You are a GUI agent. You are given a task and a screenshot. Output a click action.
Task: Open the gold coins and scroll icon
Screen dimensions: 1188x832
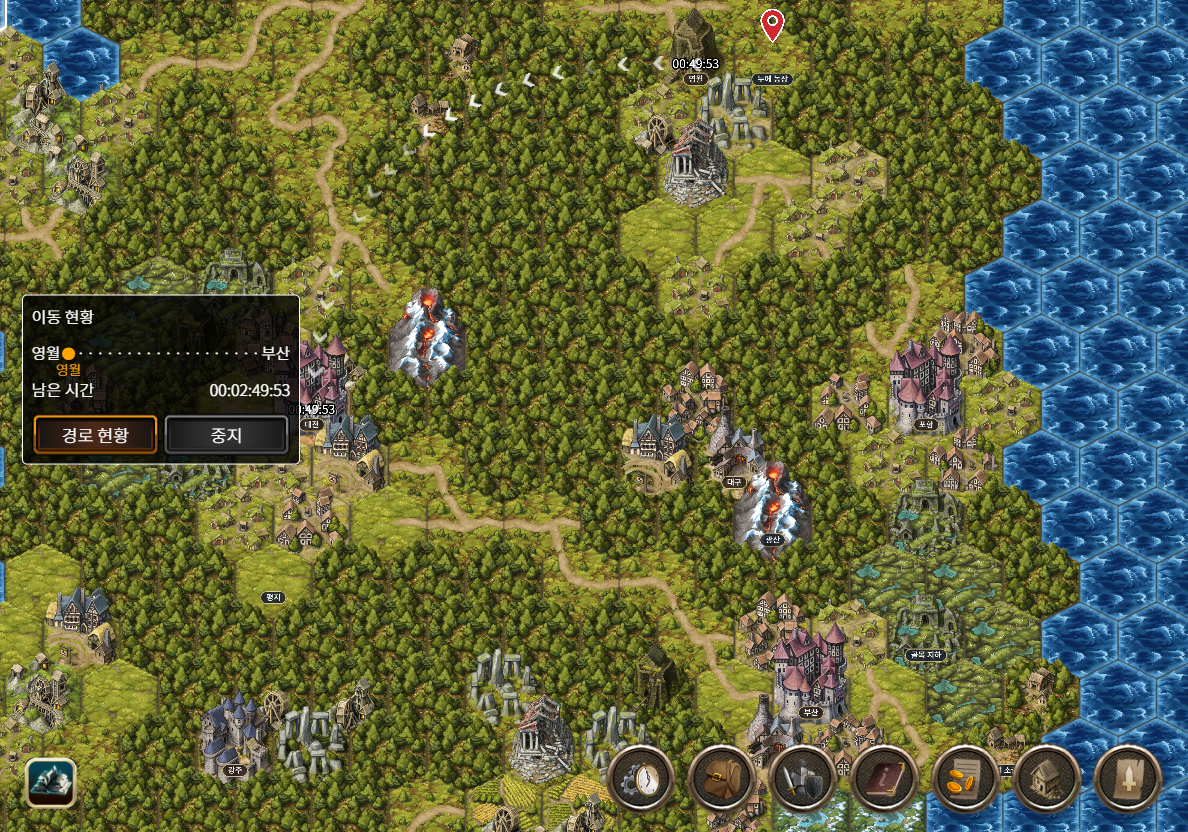pos(965,779)
